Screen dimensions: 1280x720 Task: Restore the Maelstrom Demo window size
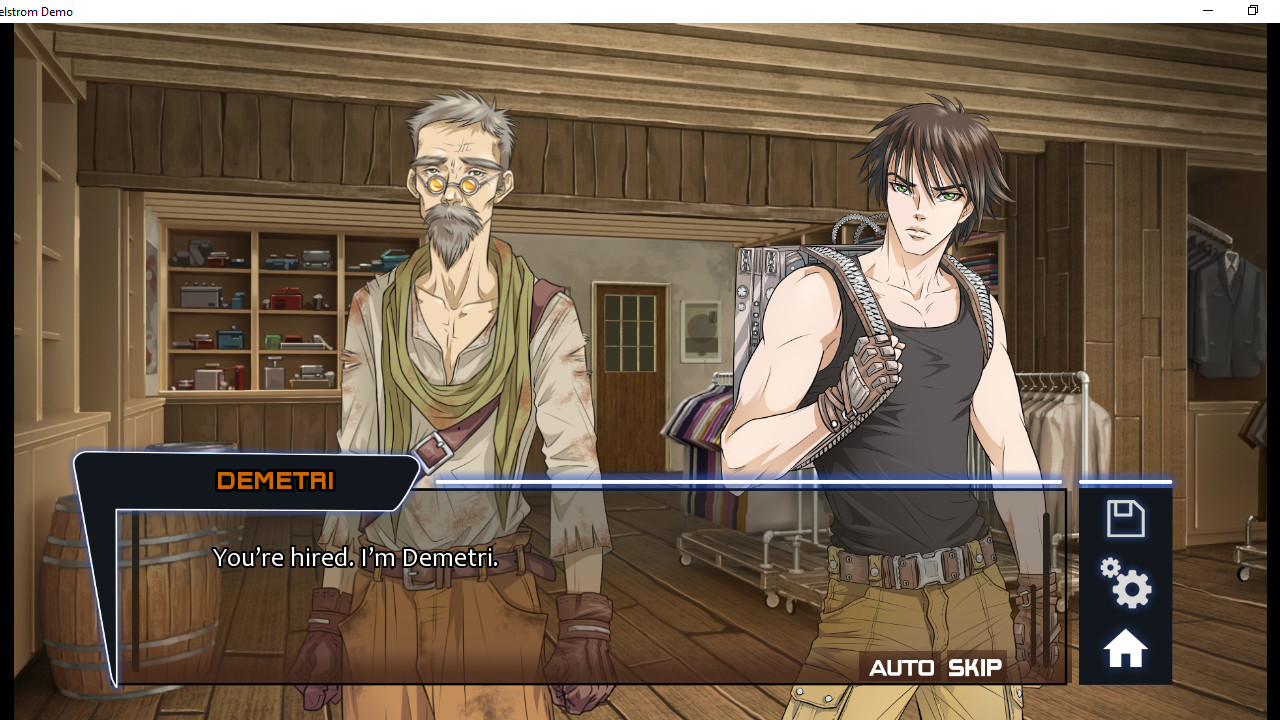[x=1252, y=10]
